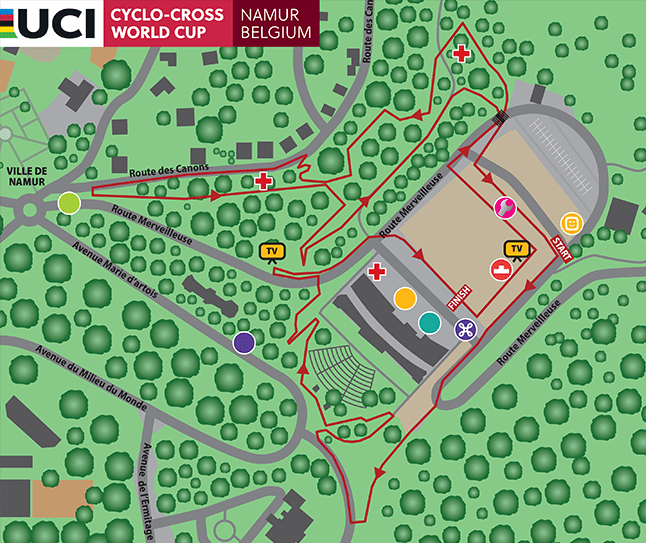Select the TV marker beside the podium icon

coord(518,249)
